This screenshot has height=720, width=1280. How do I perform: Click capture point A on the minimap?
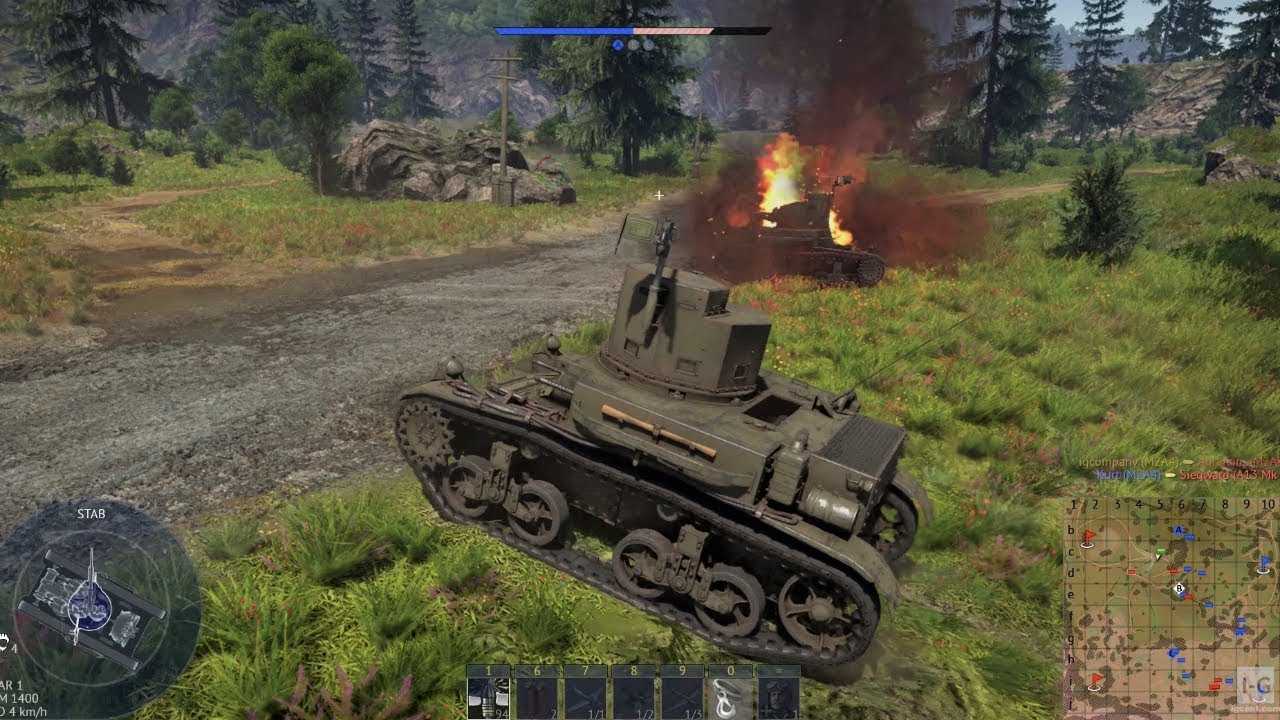pyautogui.click(x=1179, y=530)
